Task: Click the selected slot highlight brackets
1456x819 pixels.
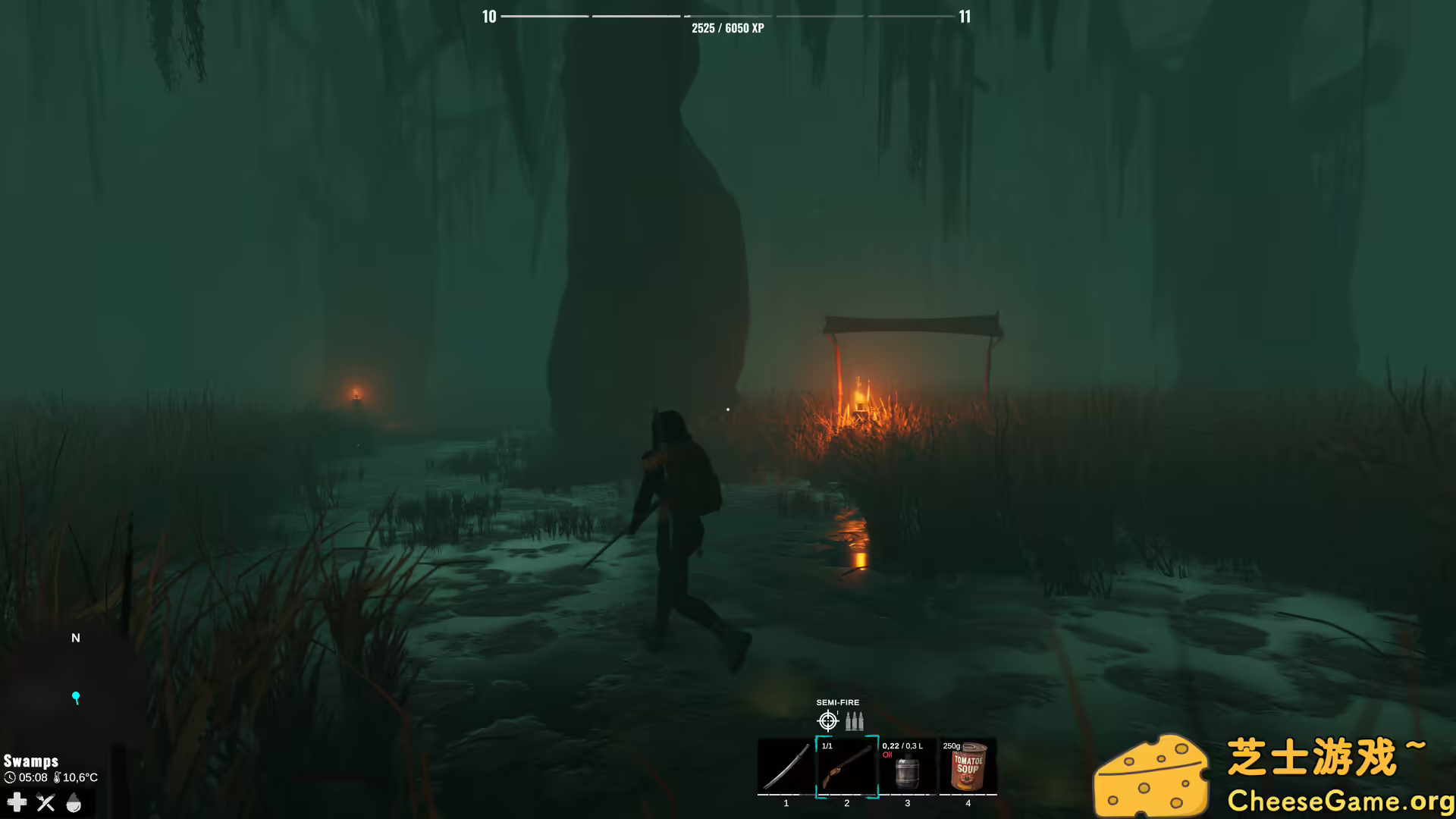Action: [847, 765]
